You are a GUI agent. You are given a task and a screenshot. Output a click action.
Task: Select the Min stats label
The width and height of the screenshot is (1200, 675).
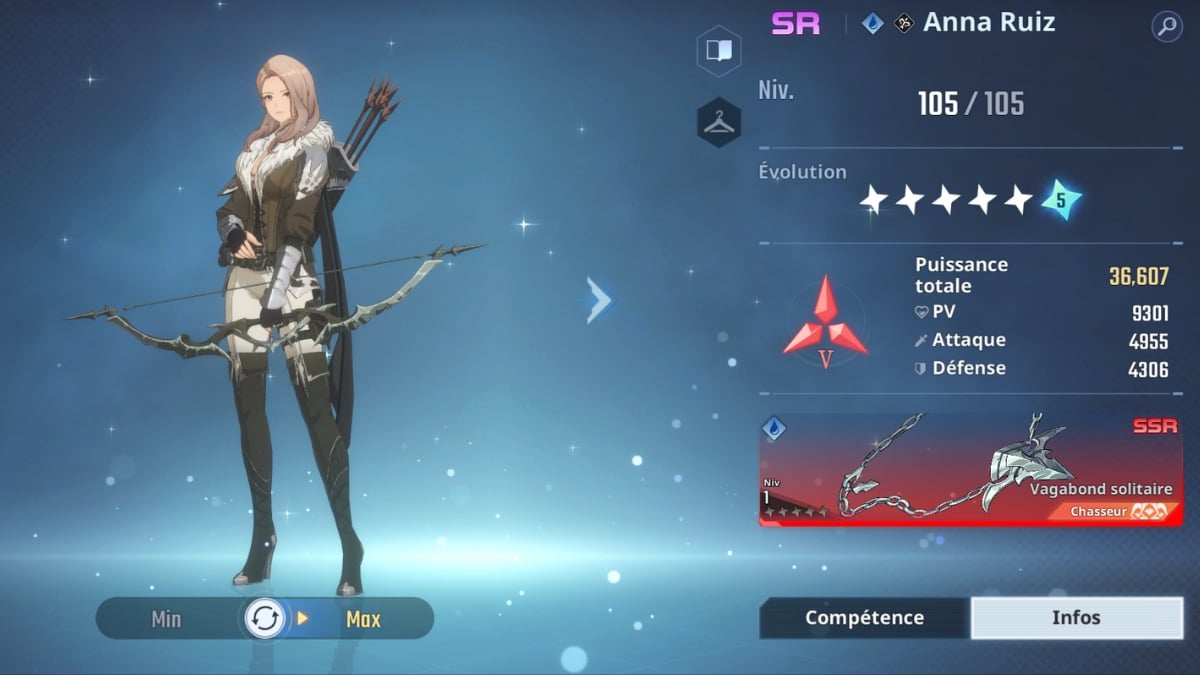(166, 619)
